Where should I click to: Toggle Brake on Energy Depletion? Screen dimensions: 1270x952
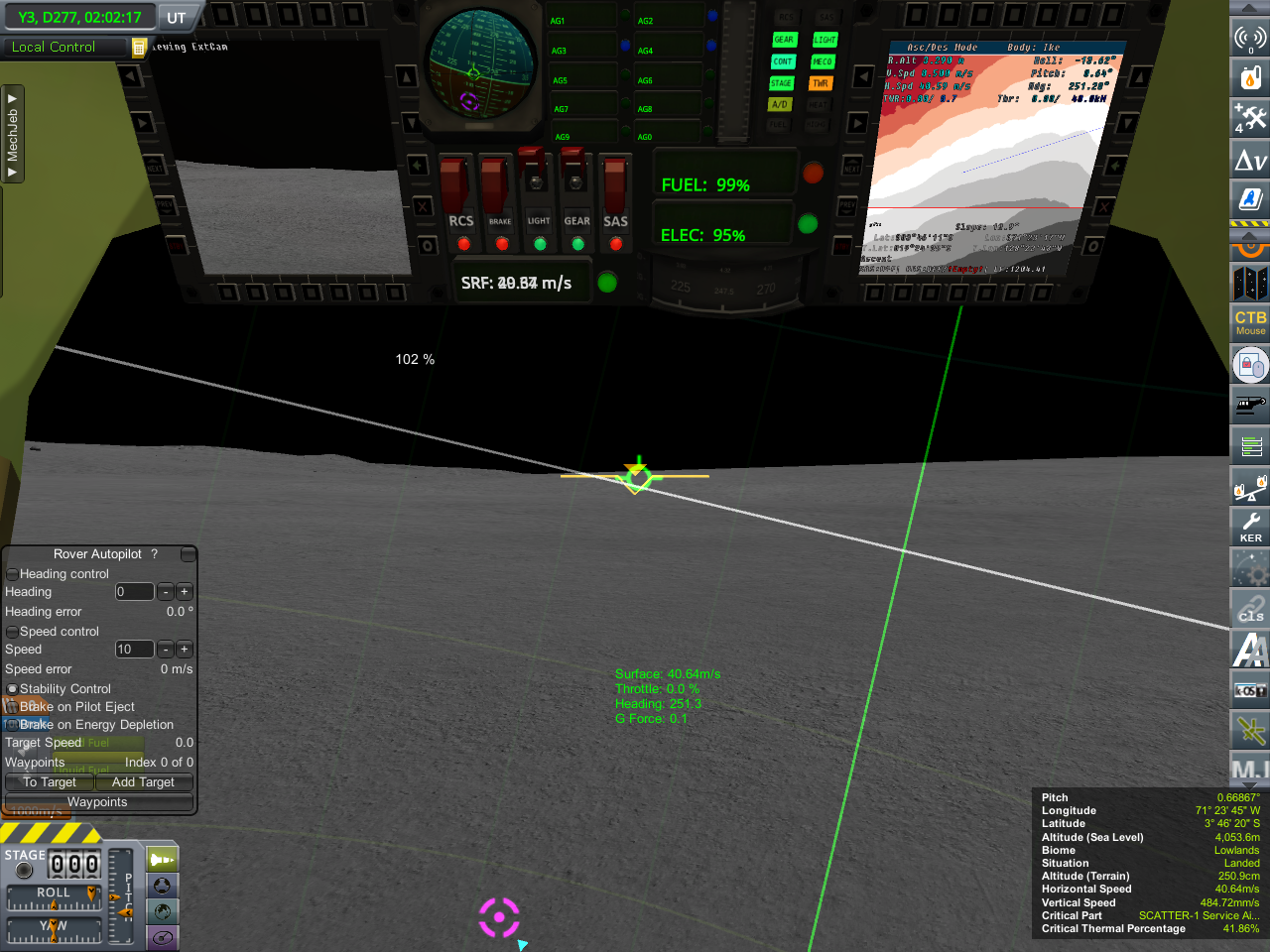[x=13, y=725]
